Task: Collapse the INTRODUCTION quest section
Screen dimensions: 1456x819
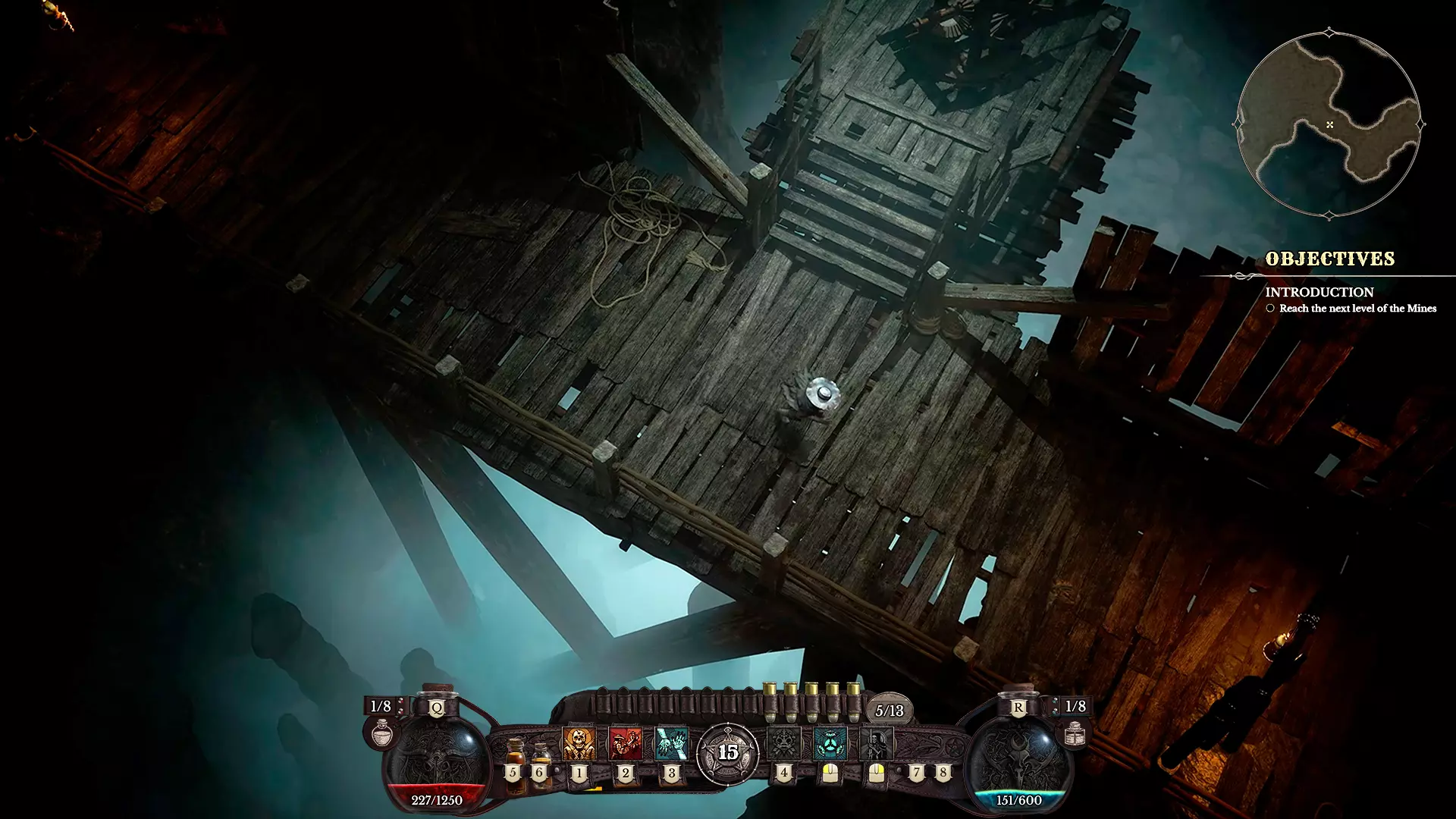Action: coord(1319,292)
